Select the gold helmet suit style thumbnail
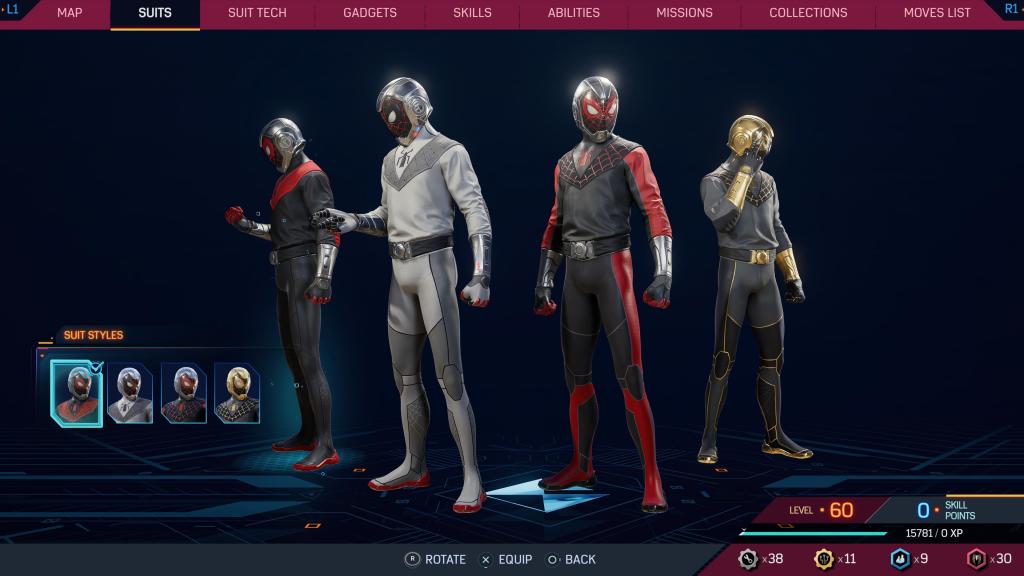The height and width of the screenshot is (576, 1024). (237, 394)
